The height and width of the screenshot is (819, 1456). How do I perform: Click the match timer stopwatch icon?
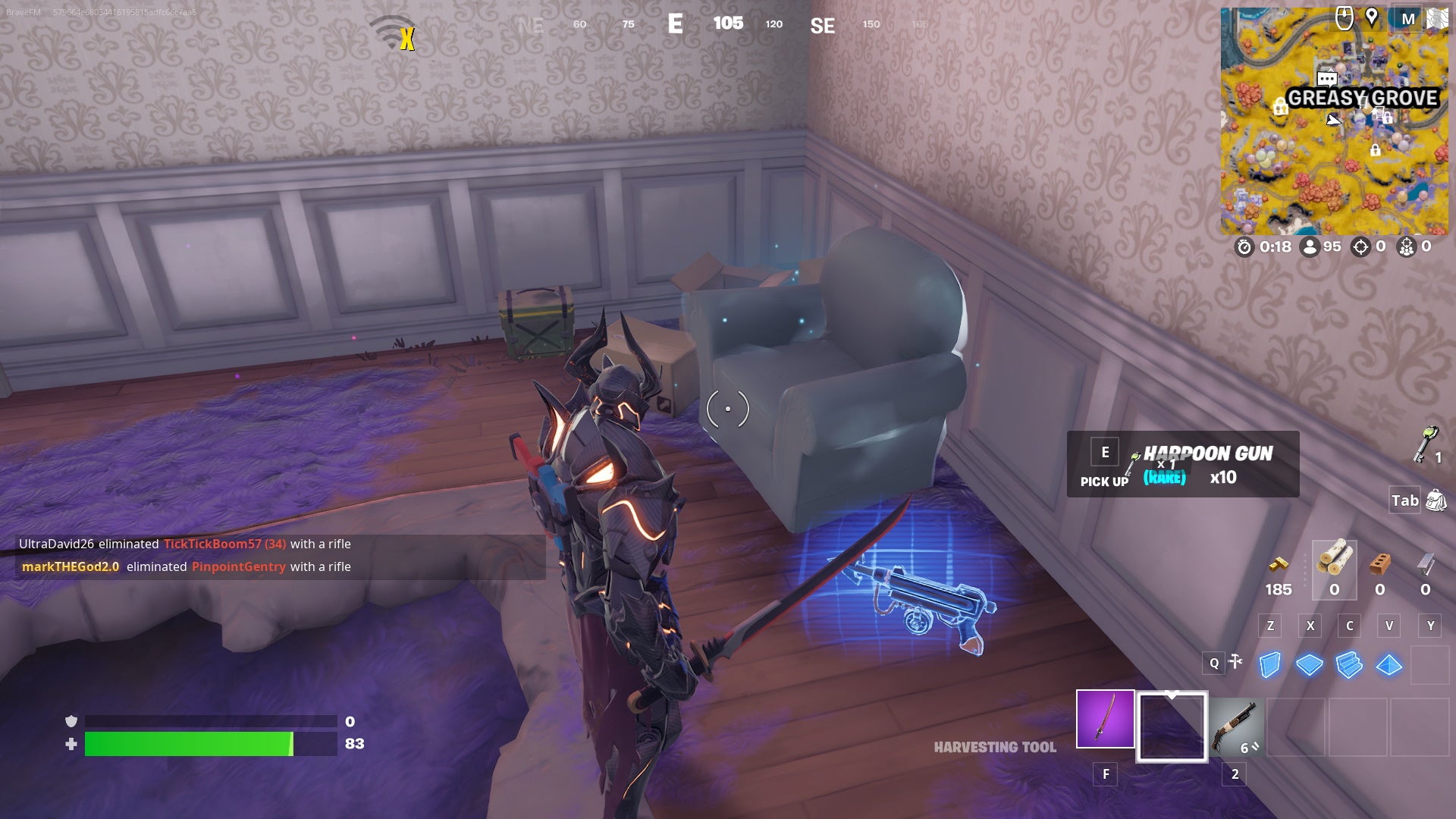[1246, 246]
